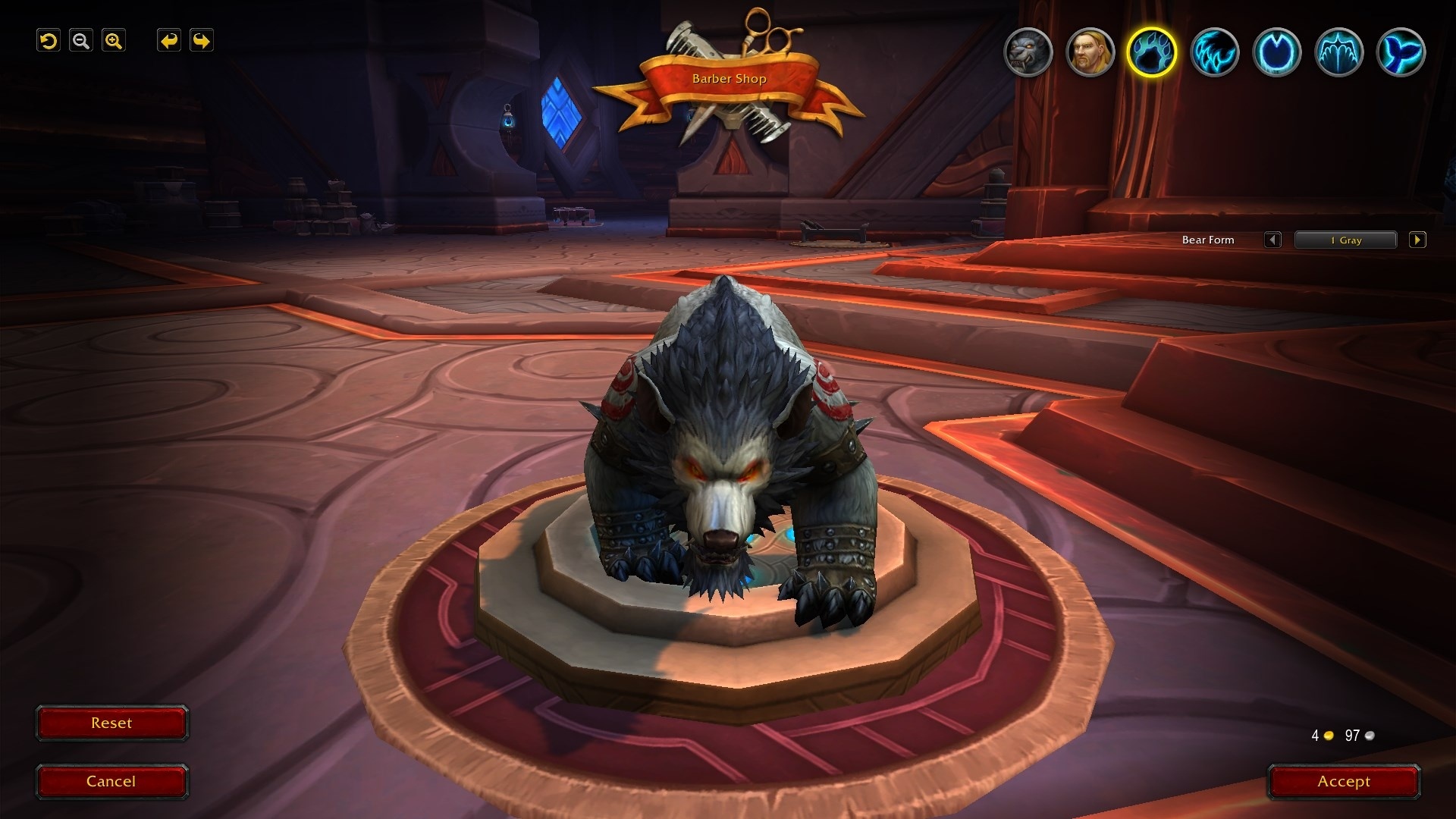Select the worgen portrait icon
This screenshot has width=1456, height=819.
[1028, 52]
